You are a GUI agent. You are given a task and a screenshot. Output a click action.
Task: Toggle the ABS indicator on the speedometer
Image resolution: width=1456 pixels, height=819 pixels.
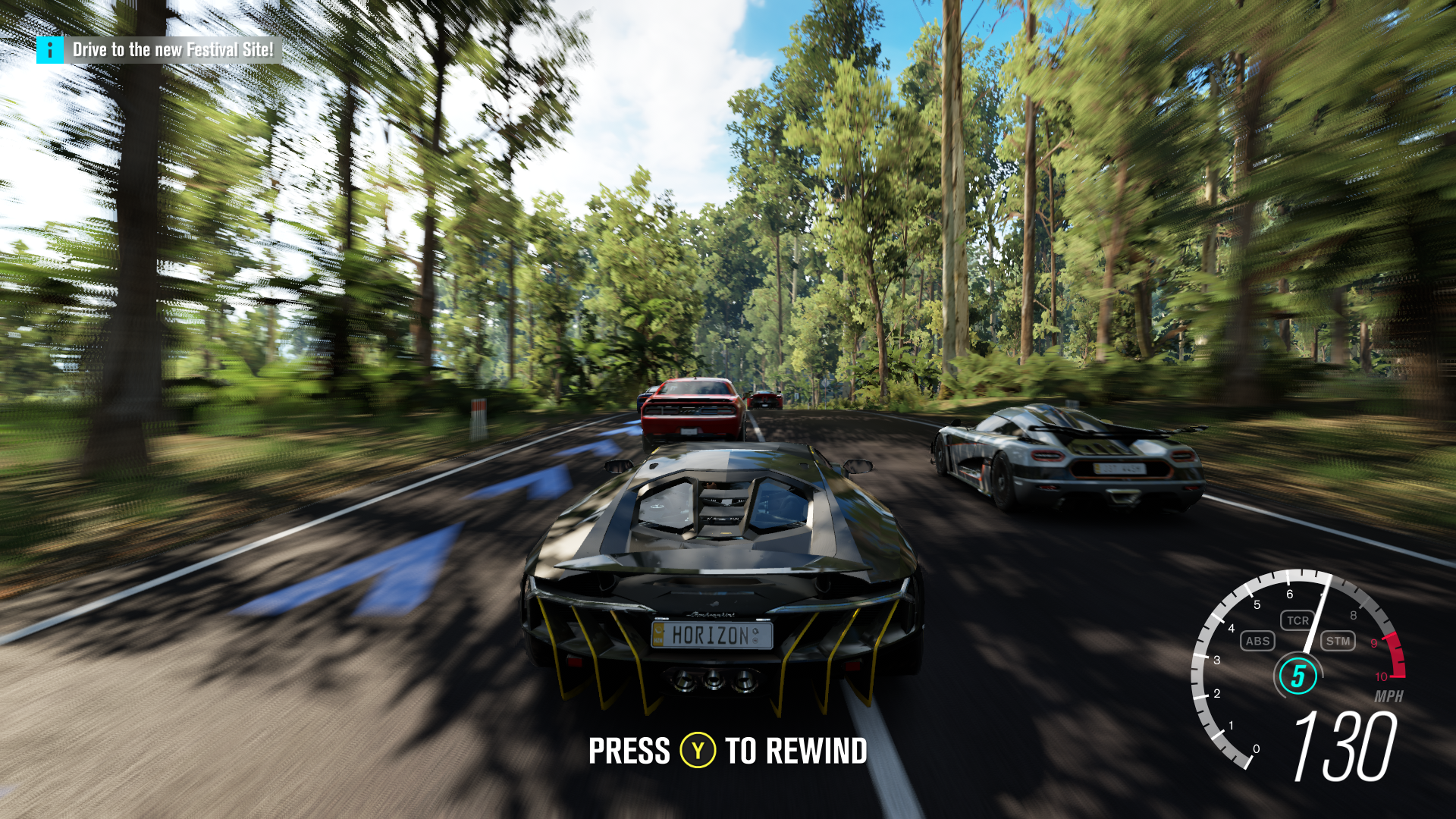click(x=1257, y=641)
